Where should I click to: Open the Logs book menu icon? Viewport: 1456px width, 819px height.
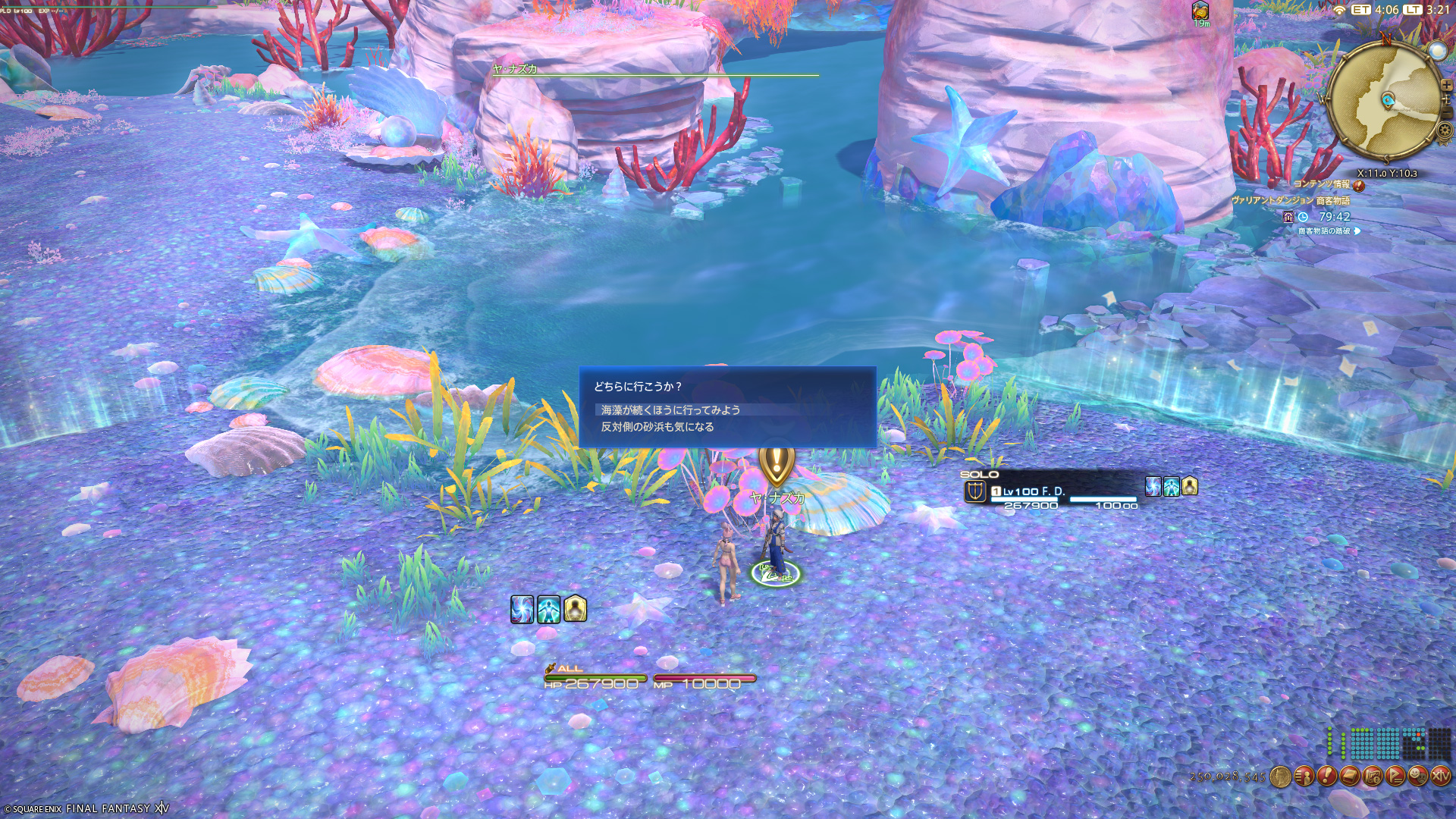click(x=1349, y=776)
